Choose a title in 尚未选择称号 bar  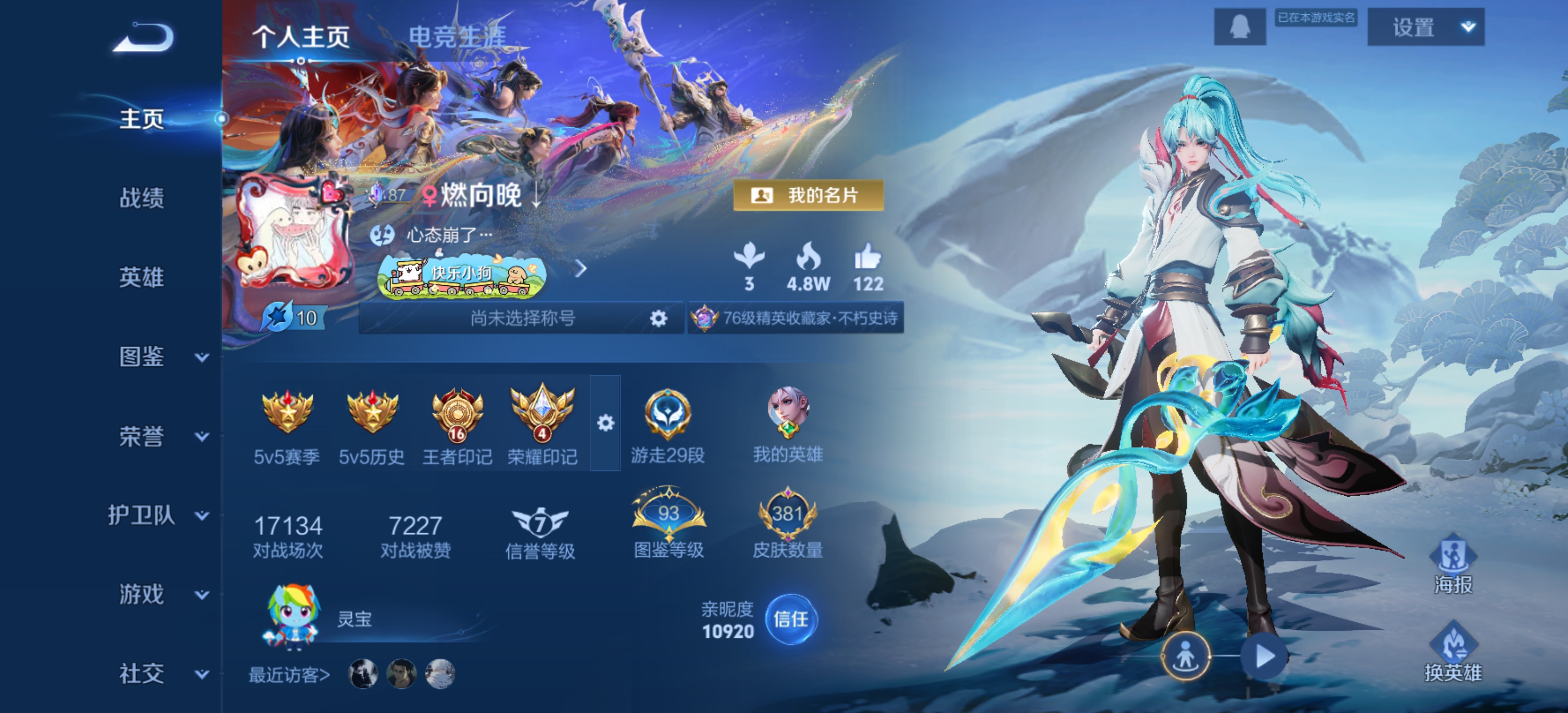point(522,318)
